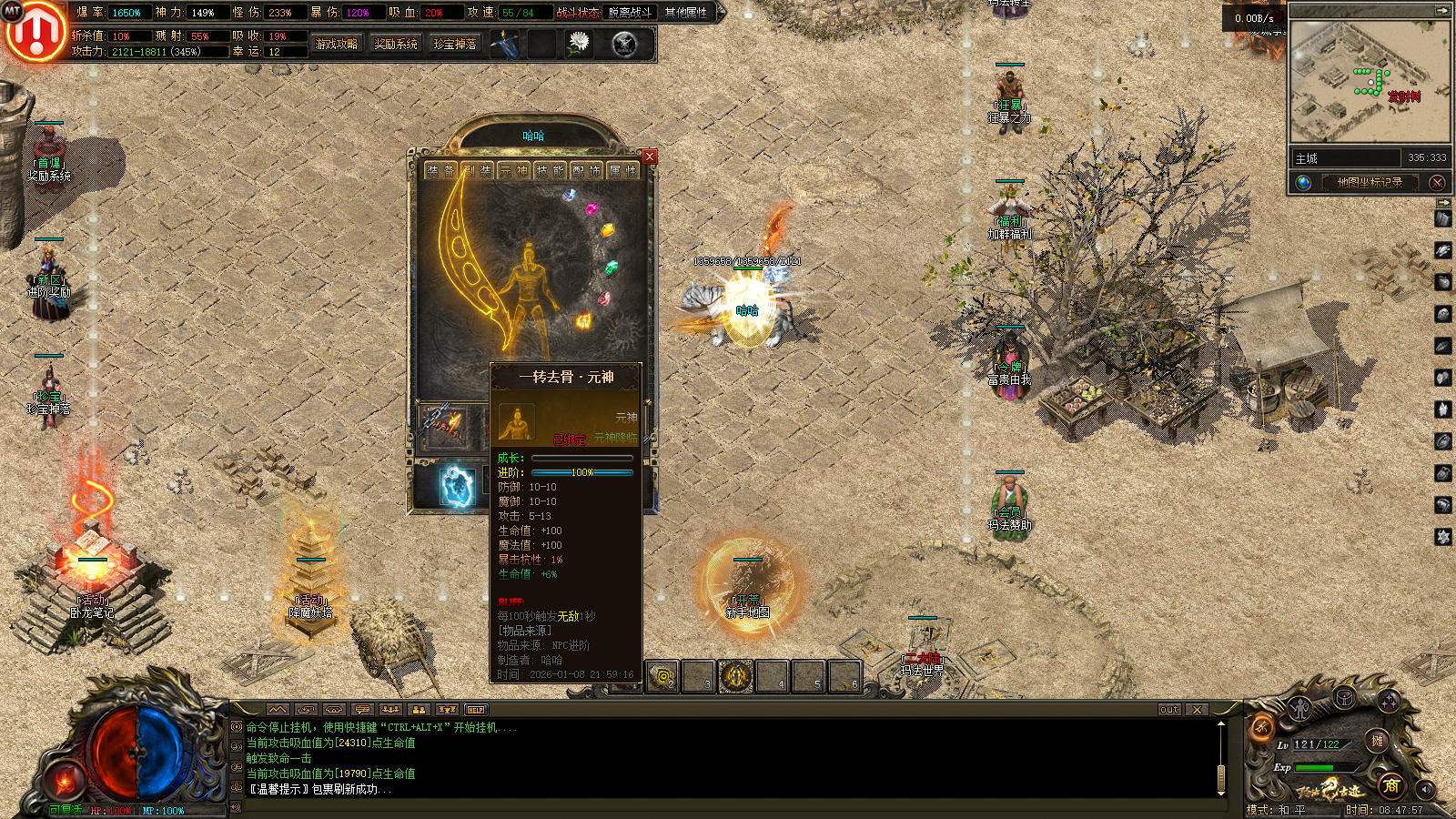The width and height of the screenshot is (1456, 819).
Task: Close the minimap with red X button
Action: click(1437, 182)
